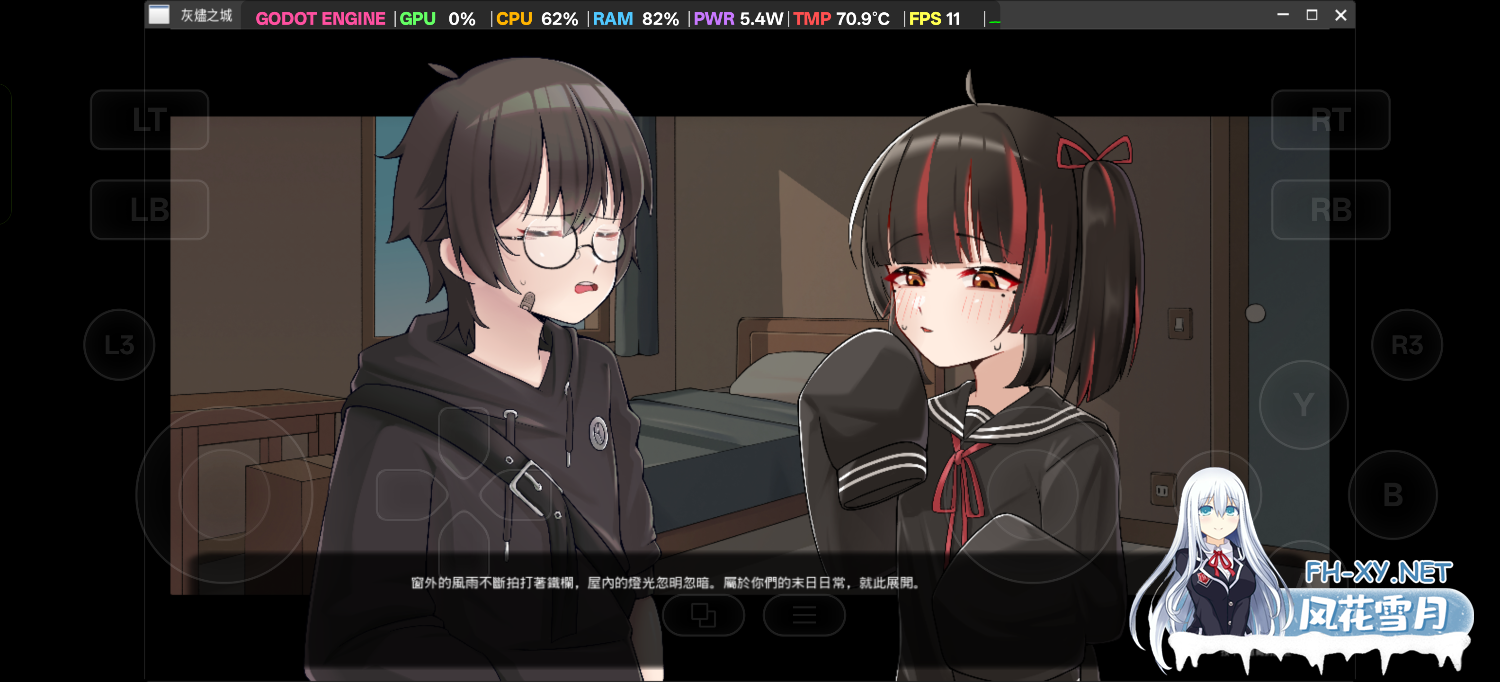Minimize the game window
The width and height of the screenshot is (1500, 682).
[x=1283, y=15]
